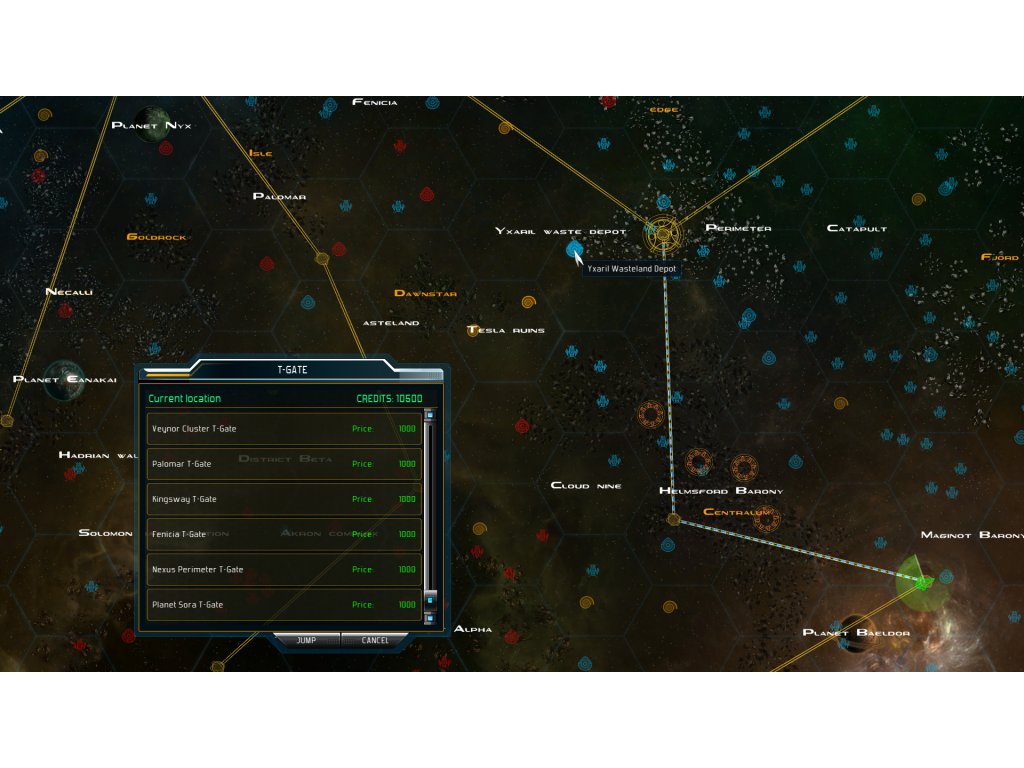Select the Yxaril Wasteland Depot map marker

click(573, 249)
